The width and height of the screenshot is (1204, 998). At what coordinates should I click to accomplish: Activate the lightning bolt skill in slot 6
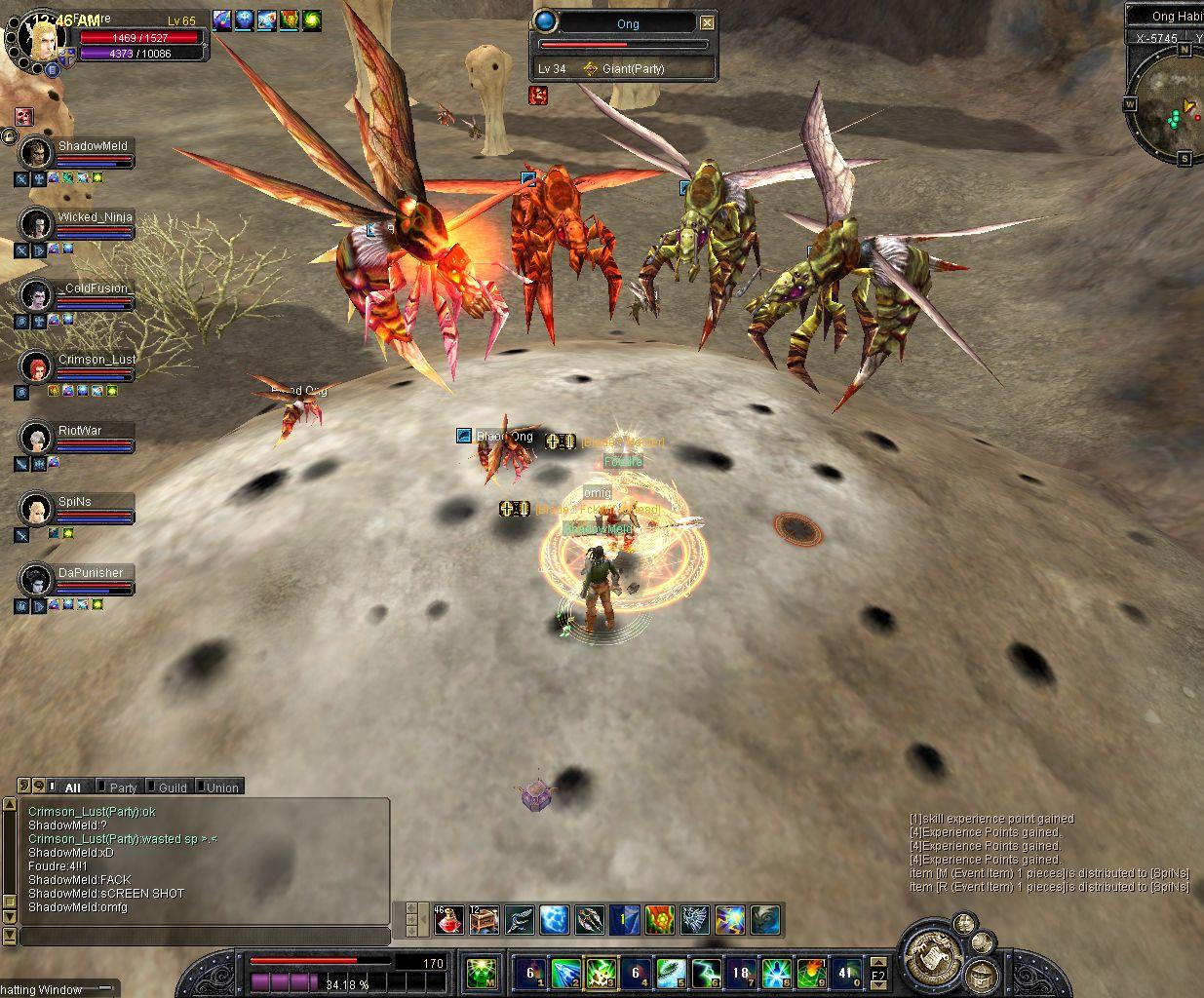706,973
